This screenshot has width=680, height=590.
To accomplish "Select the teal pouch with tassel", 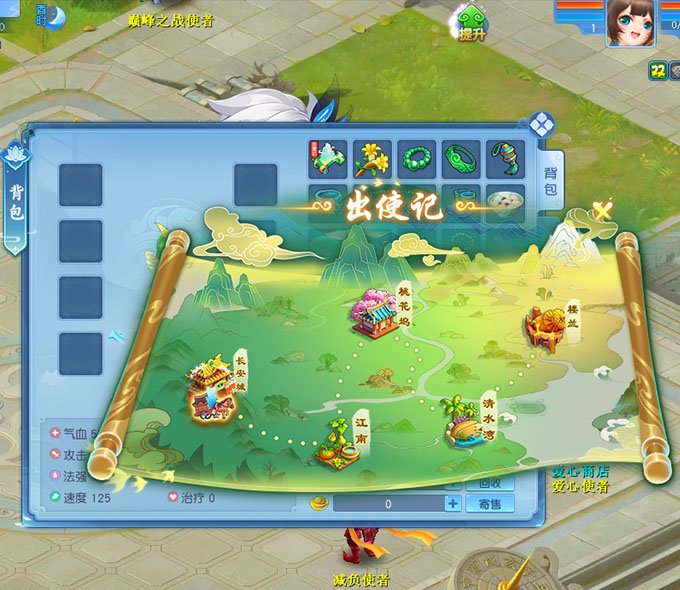I will coord(505,159).
